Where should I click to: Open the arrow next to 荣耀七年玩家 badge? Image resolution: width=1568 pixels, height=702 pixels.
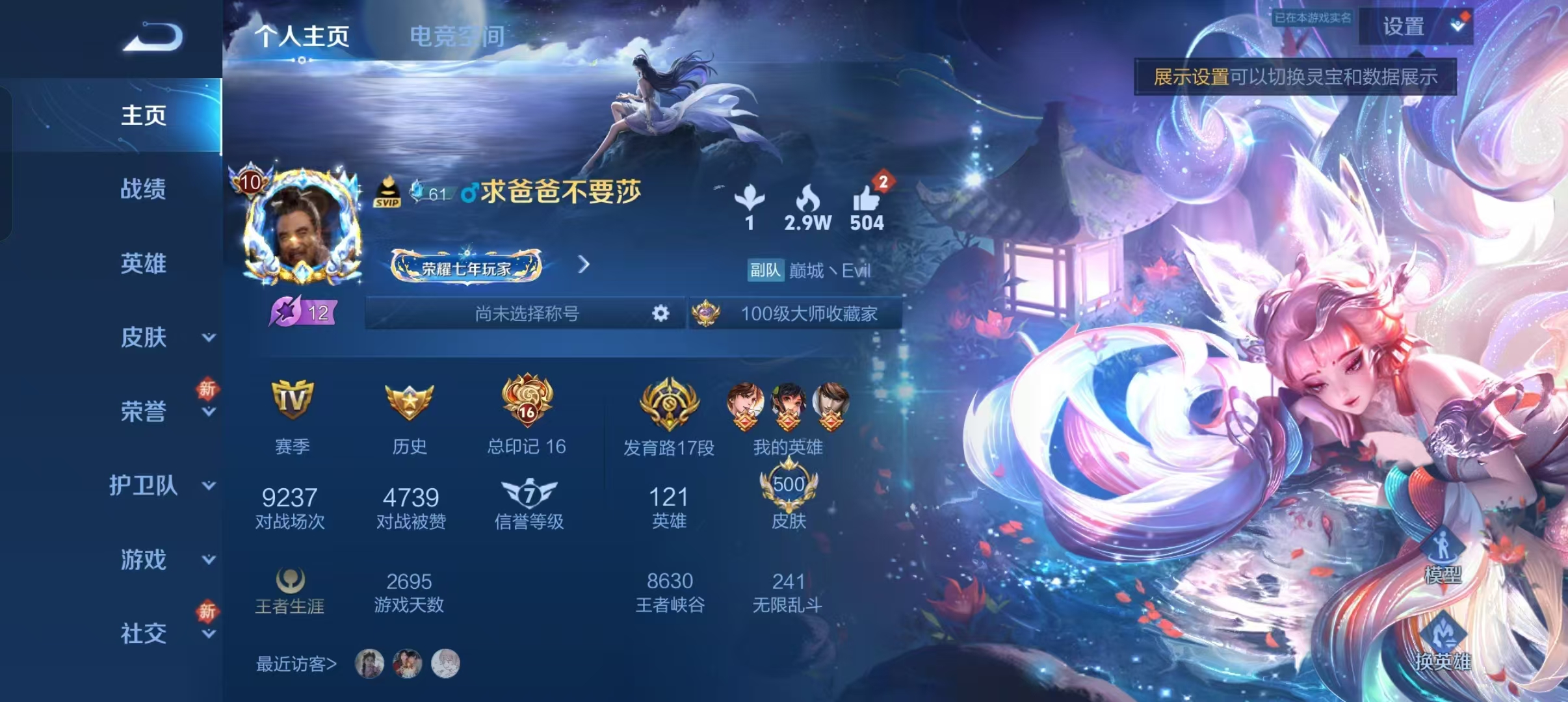pos(584,265)
